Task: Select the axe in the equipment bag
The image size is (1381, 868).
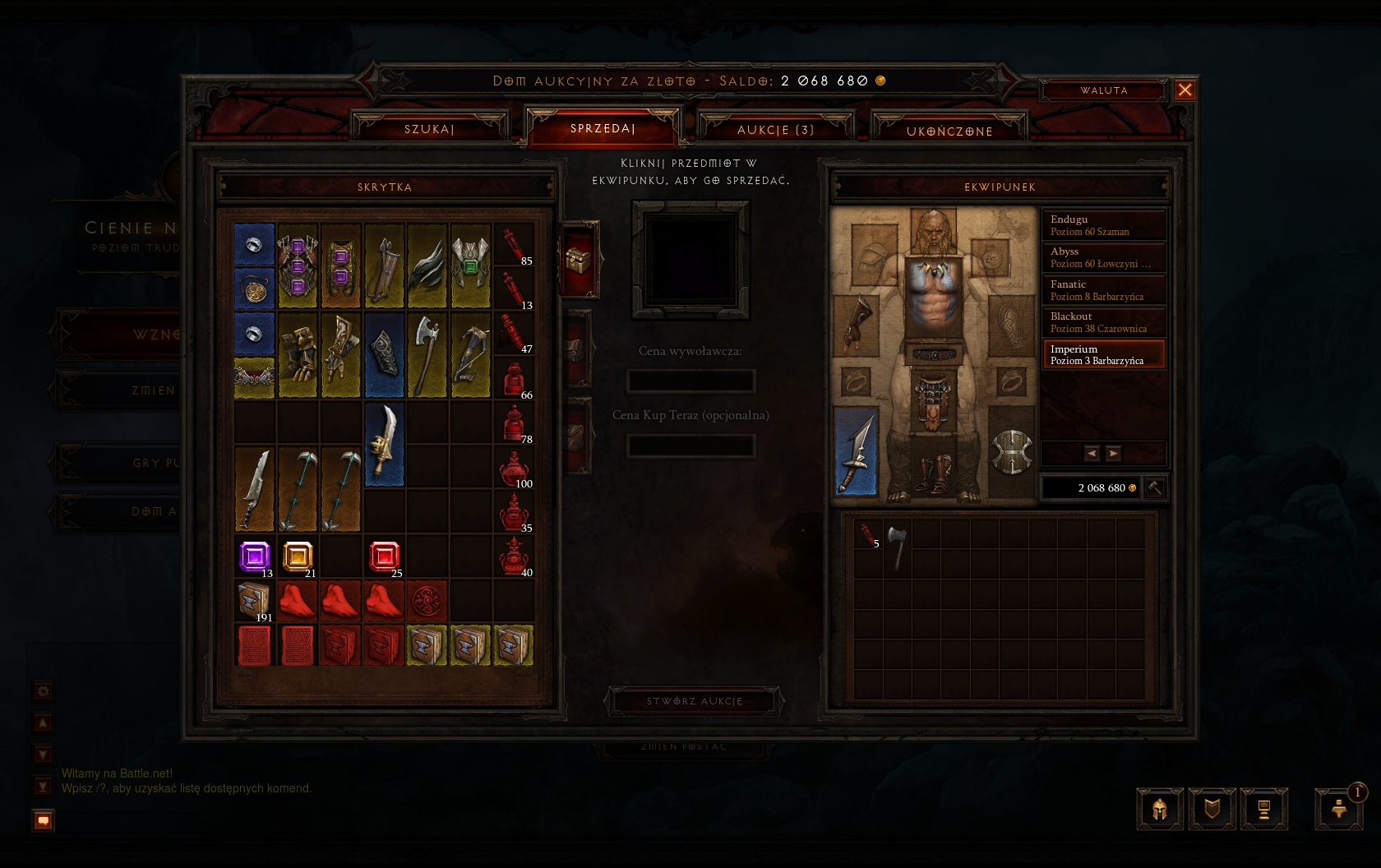Action: tap(898, 545)
